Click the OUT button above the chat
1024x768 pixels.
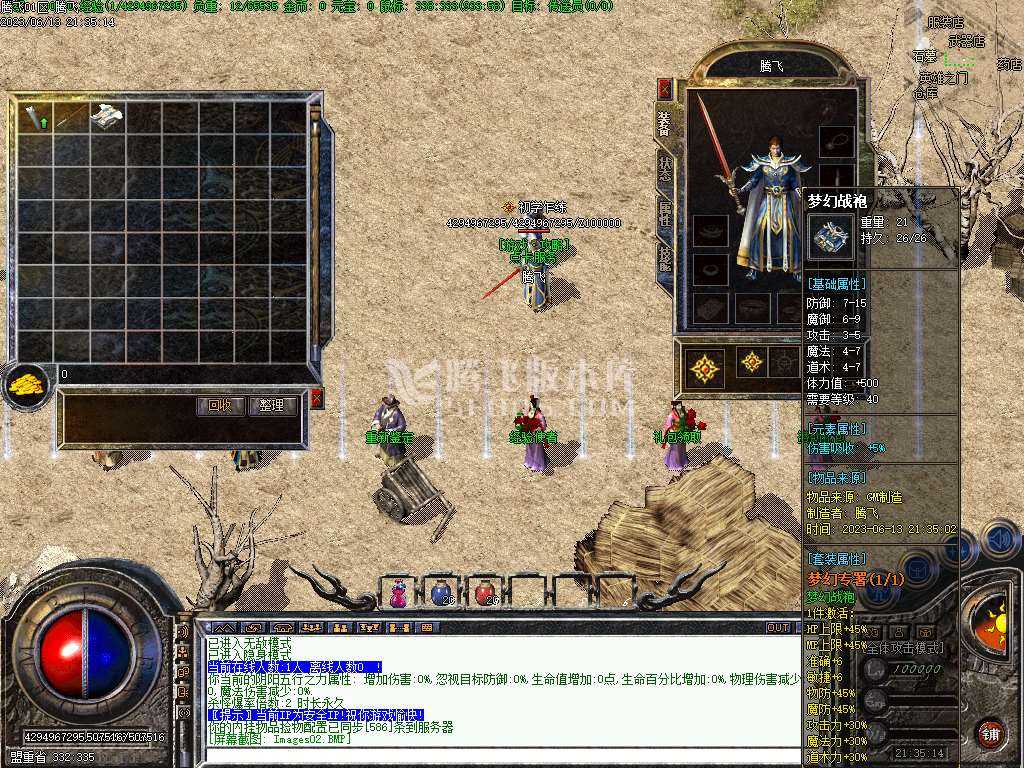(x=778, y=628)
